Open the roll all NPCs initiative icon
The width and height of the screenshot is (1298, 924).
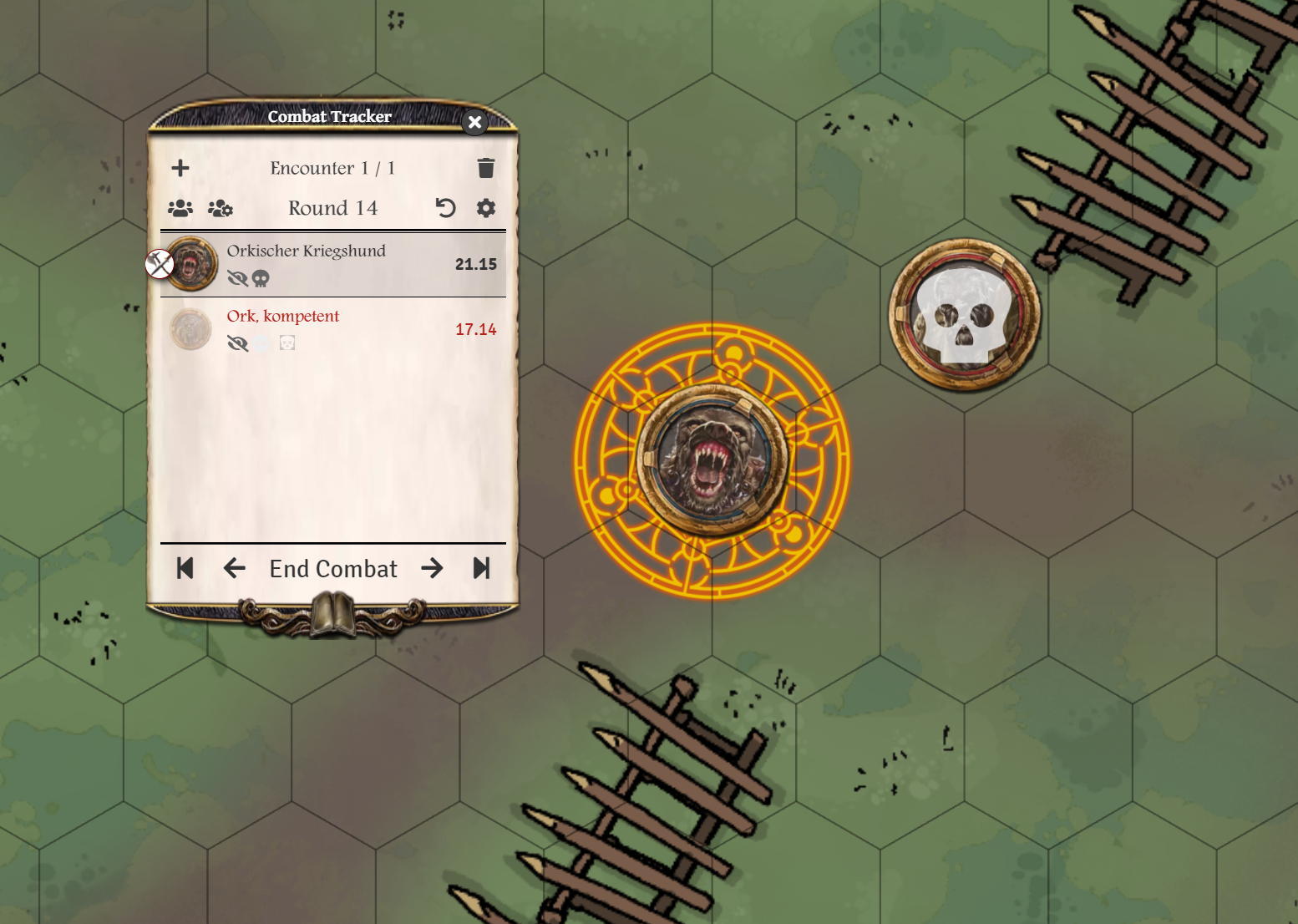[x=180, y=208]
